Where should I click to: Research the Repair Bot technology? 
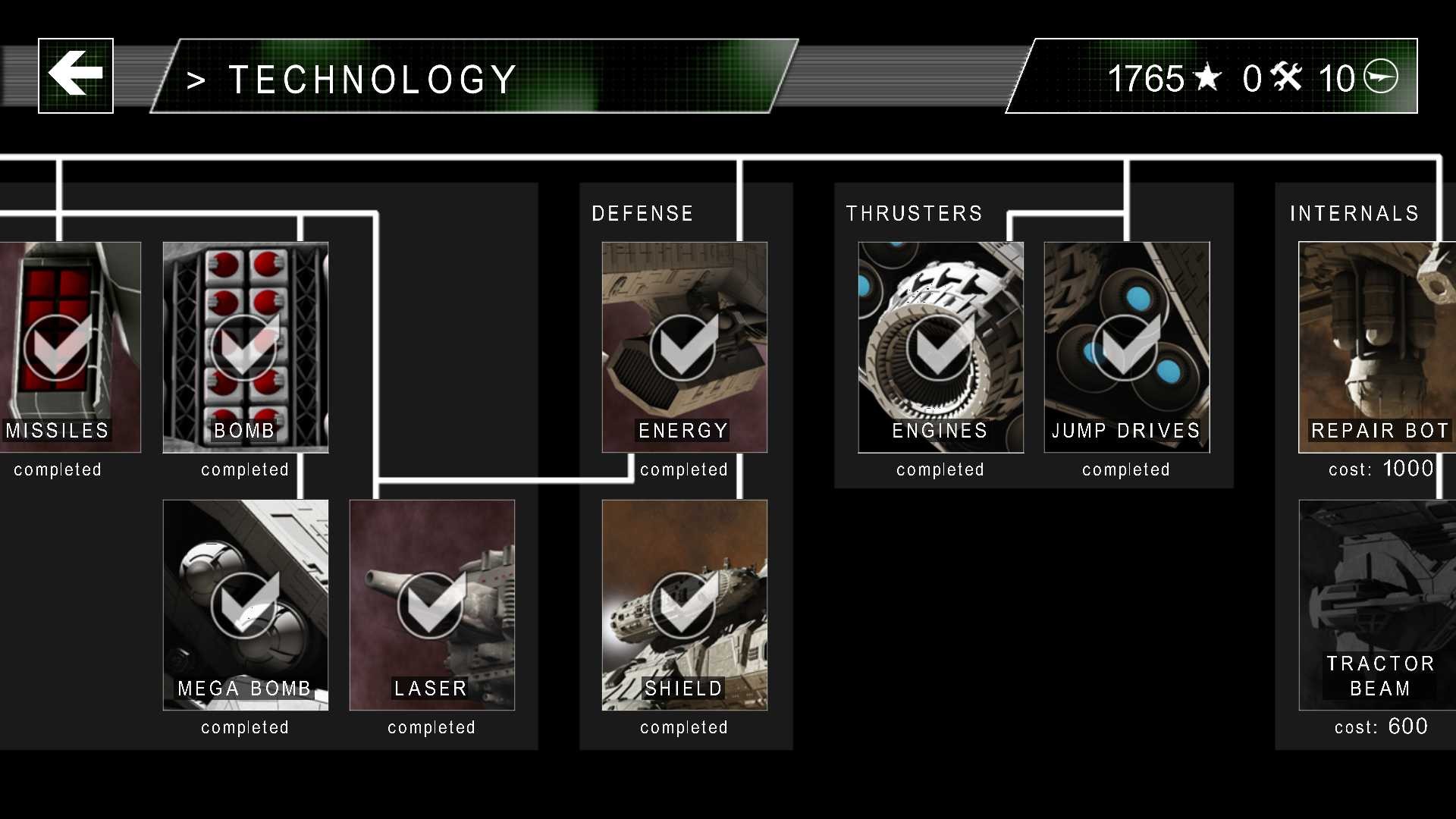coord(1376,347)
